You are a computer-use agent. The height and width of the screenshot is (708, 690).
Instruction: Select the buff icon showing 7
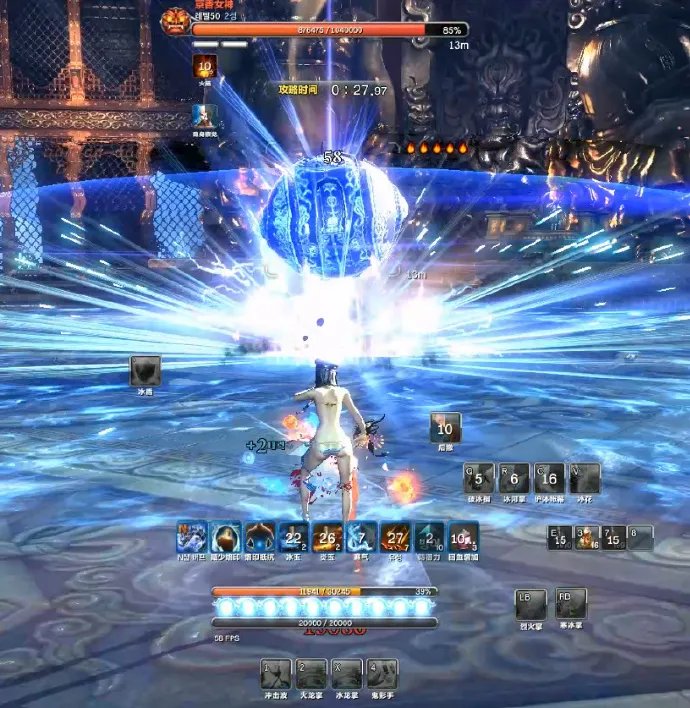click(361, 537)
